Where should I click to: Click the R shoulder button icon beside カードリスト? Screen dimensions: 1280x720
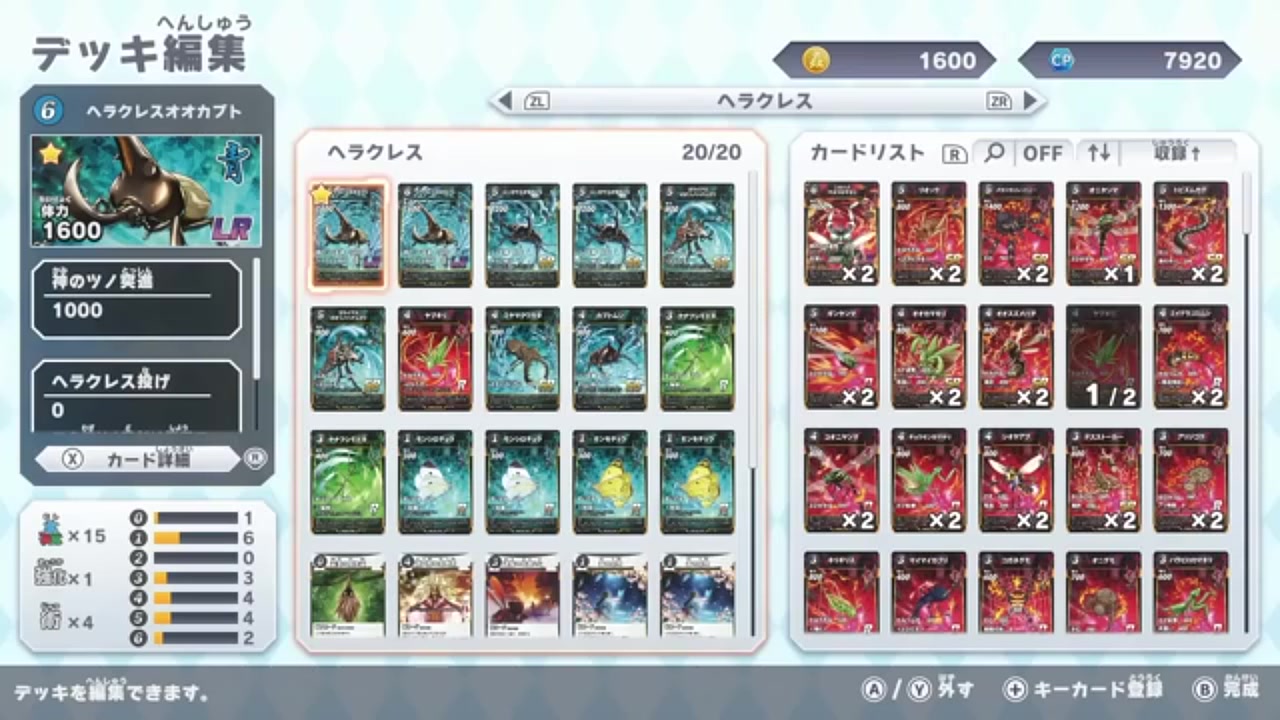coord(955,154)
